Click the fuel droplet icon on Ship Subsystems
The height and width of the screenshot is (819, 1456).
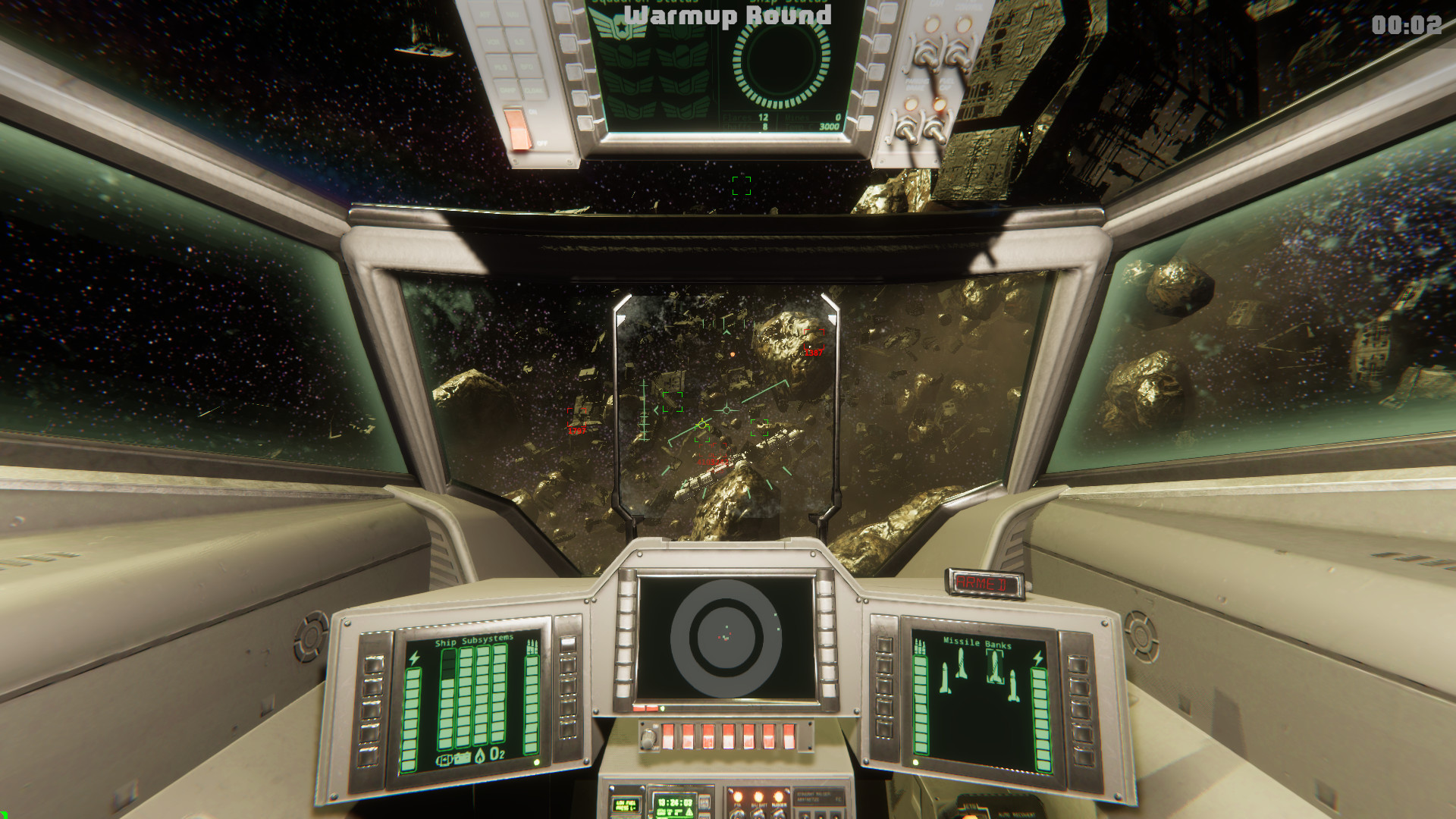point(480,755)
